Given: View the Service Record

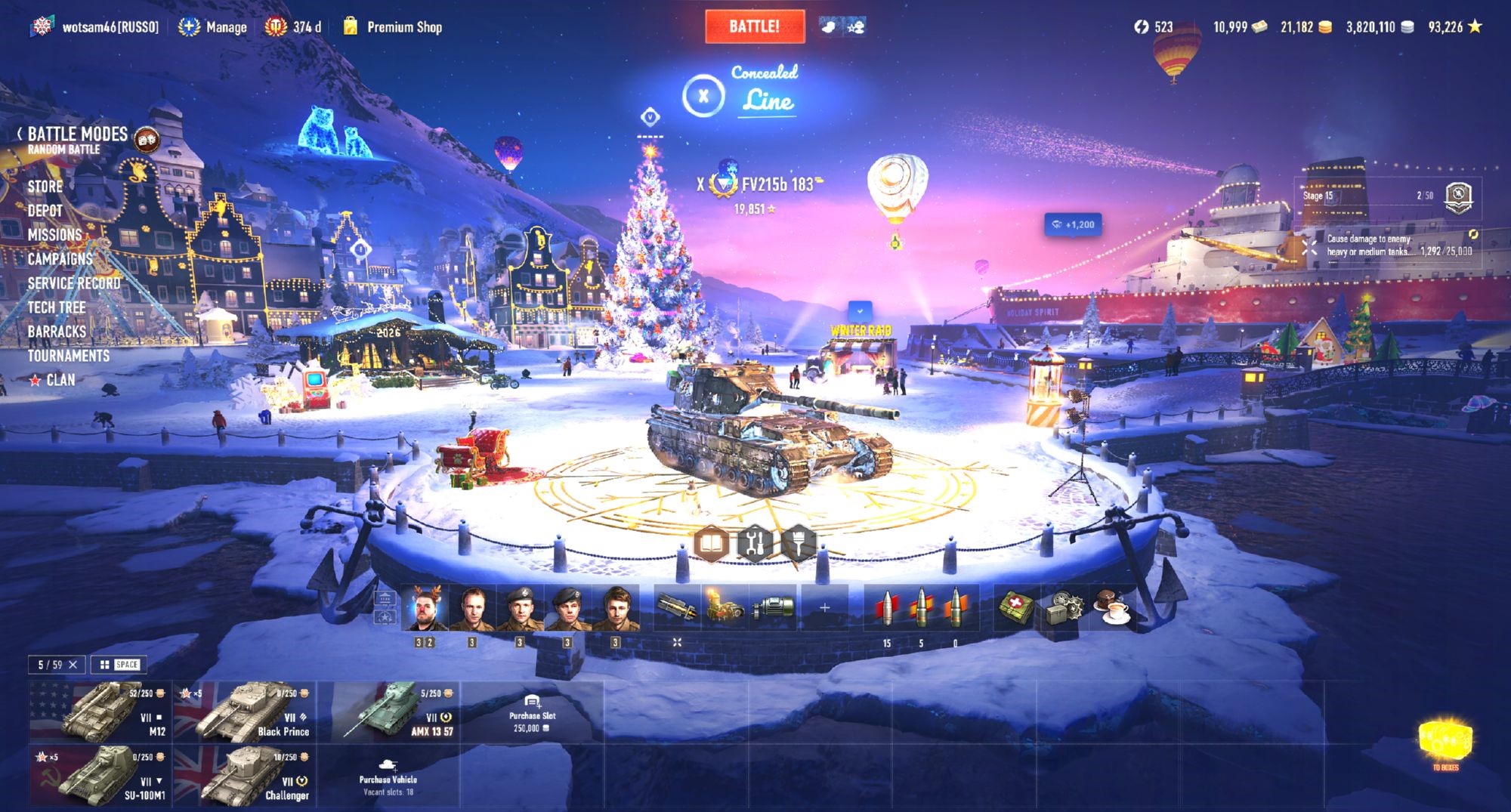Looking at the screenshot, I should tap(74, 283).
